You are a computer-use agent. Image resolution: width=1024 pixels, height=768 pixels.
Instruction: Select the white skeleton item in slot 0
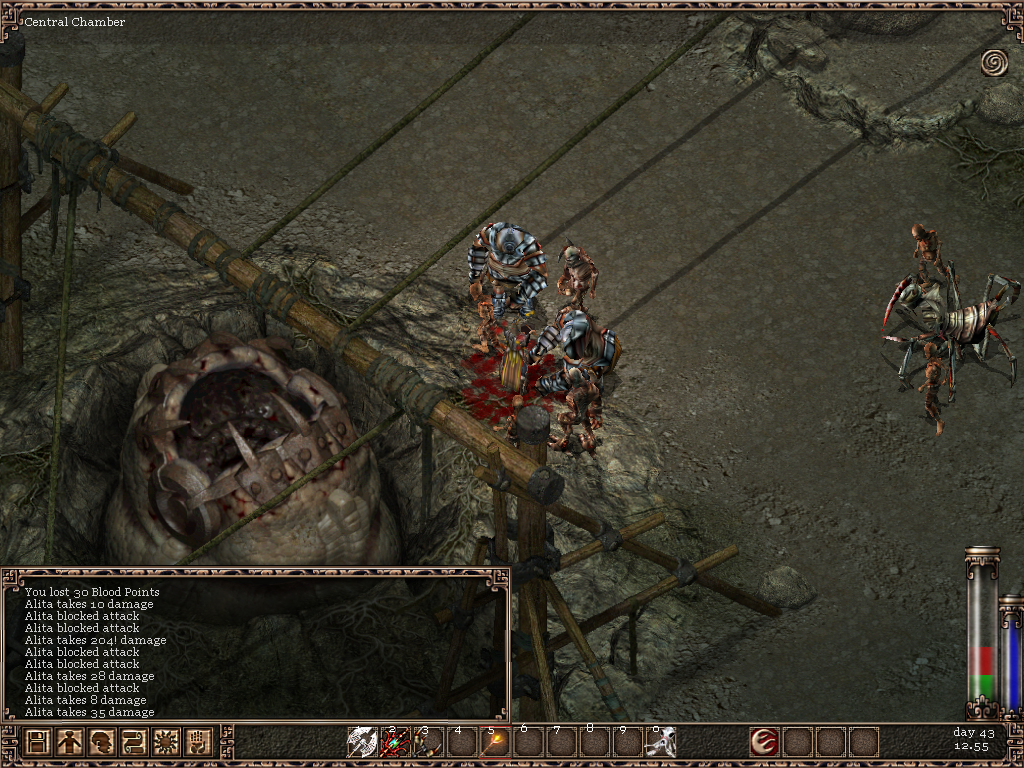coord(660,742)
